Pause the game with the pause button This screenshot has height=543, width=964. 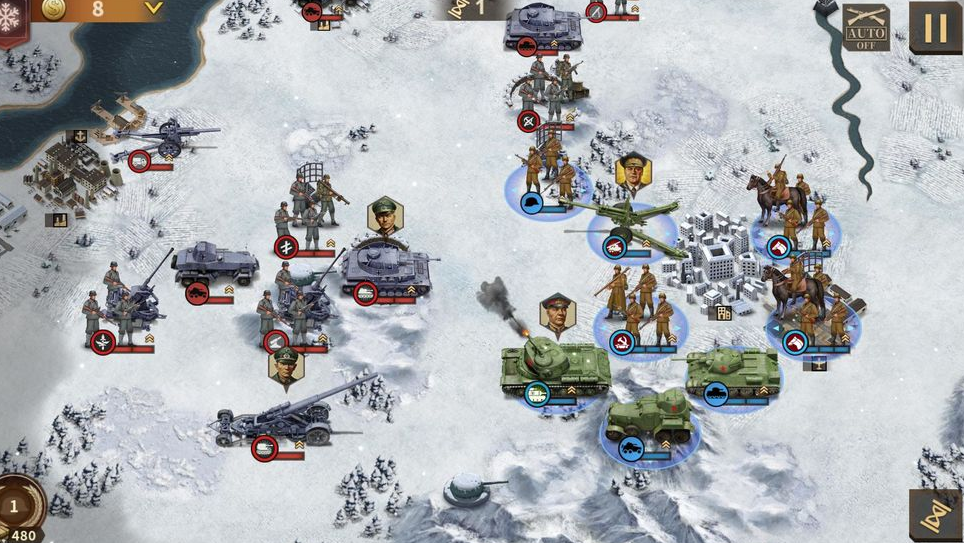[x=935, y=27]
